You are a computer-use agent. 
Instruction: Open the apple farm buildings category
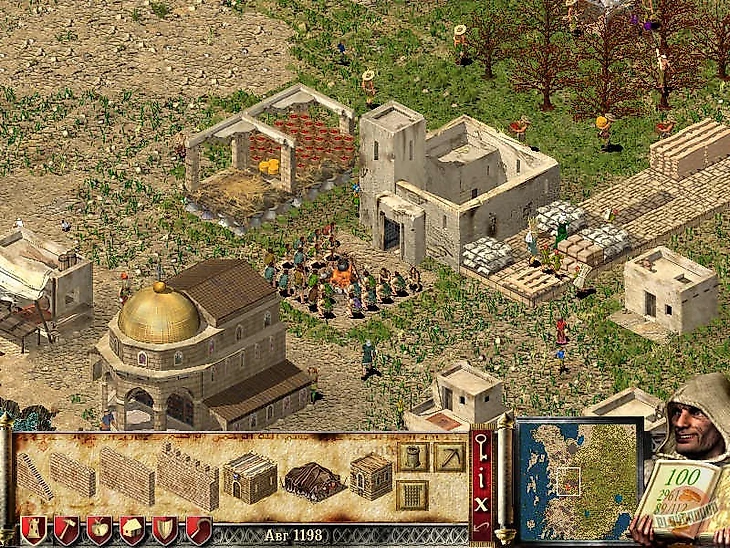point(99,530)
